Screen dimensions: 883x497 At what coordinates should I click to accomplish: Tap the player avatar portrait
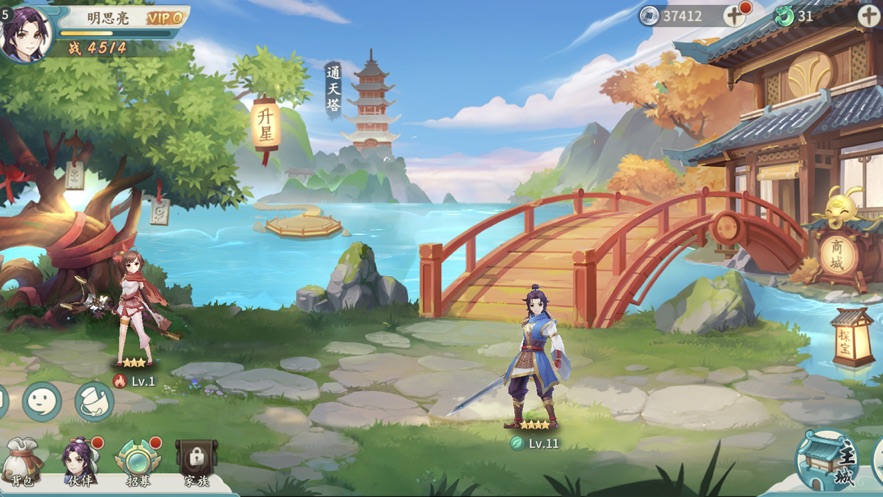tap(25, 33)
